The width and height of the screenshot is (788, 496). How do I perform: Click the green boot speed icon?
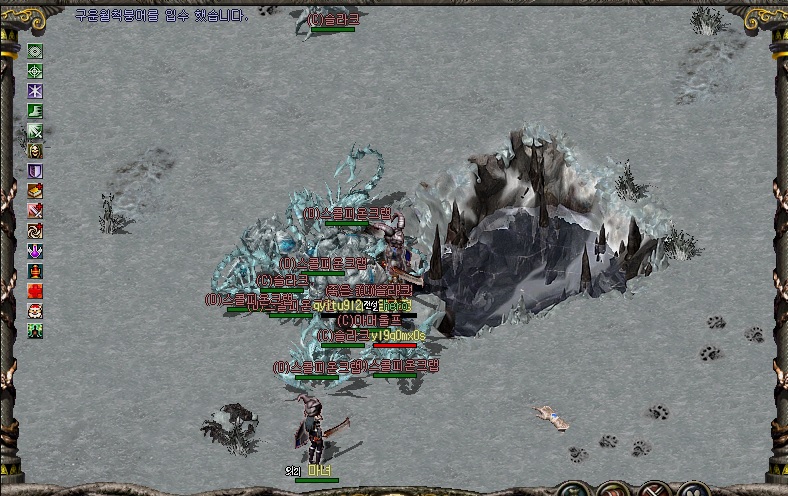tap(35, 111)
